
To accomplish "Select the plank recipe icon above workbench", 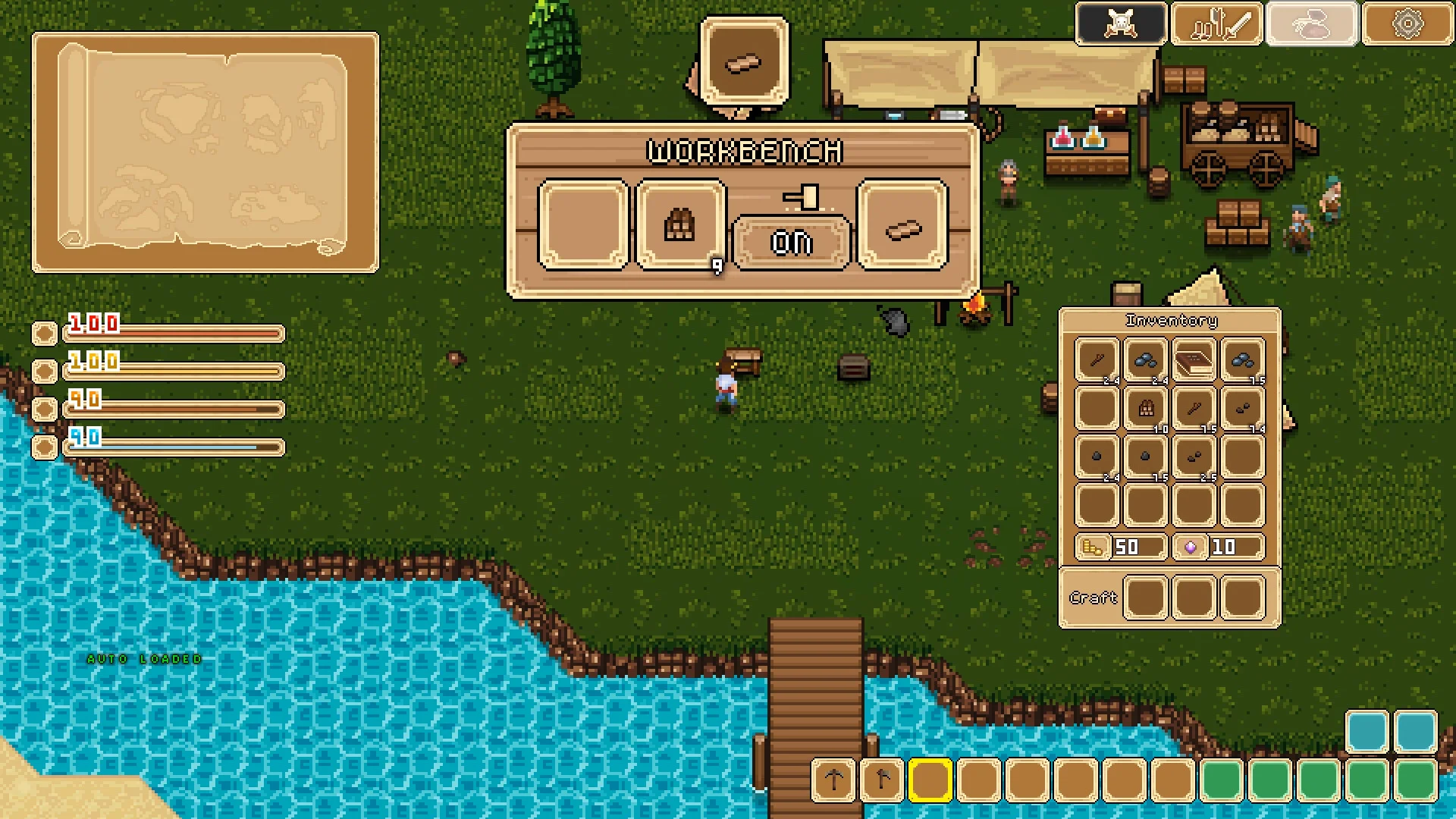I will click(x=744, y=62).
